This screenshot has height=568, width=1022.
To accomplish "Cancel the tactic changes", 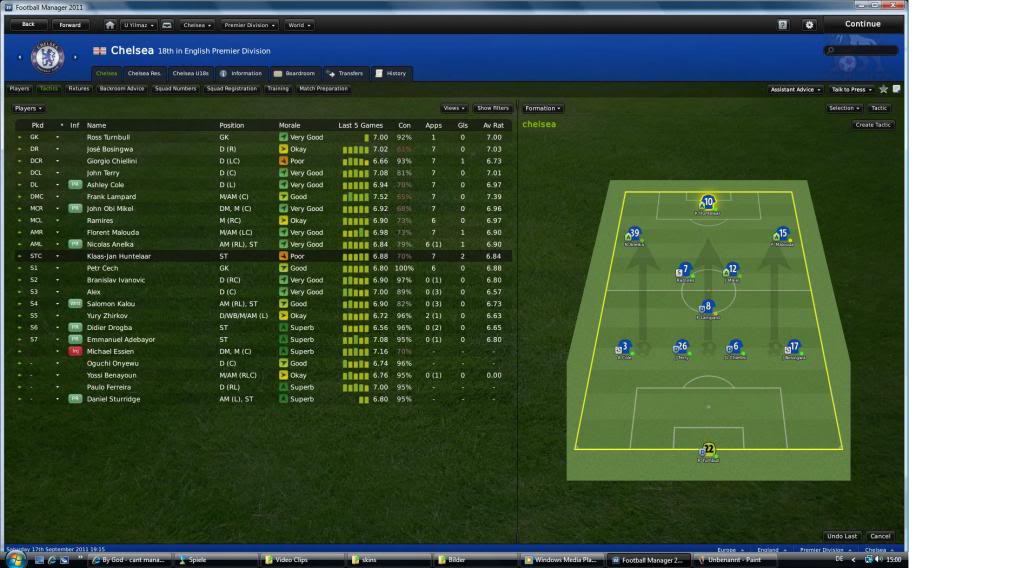I will (880, 536).
